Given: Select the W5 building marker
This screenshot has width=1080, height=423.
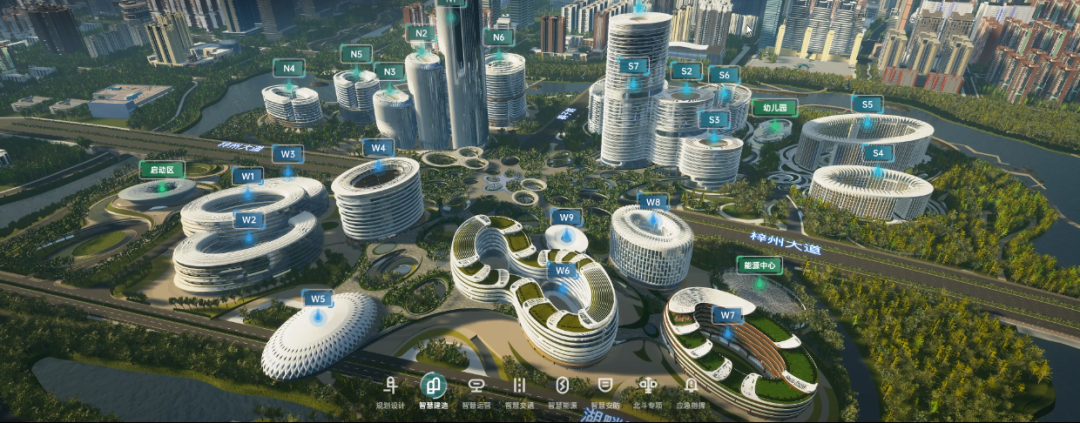Looking at the screenshot, I should (x=317, y=298).
